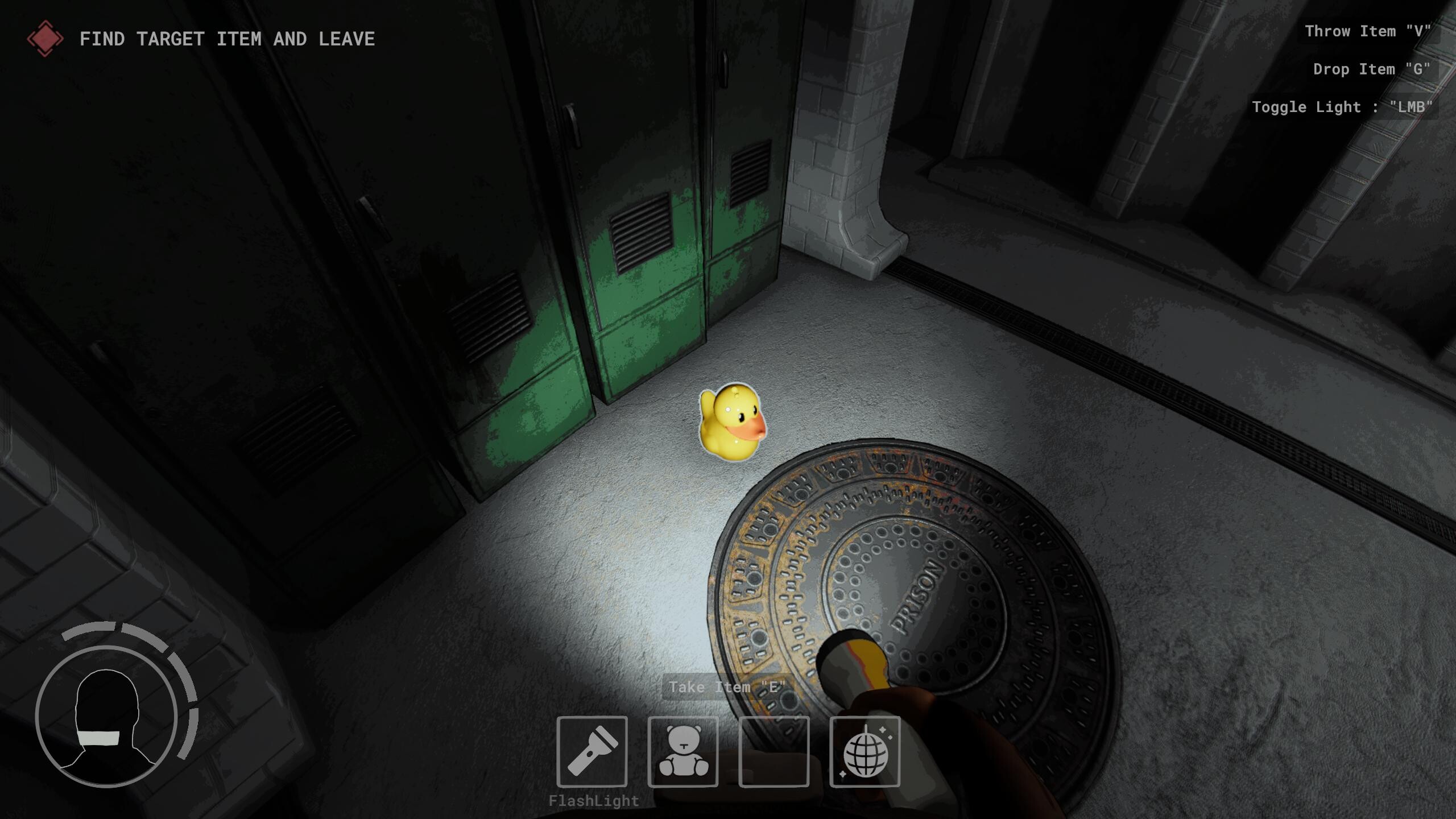1456x819 pixels.
Task: Select the FIND TARGET ITEM AND LEAVE objective
Action: [x=227, y=39]
